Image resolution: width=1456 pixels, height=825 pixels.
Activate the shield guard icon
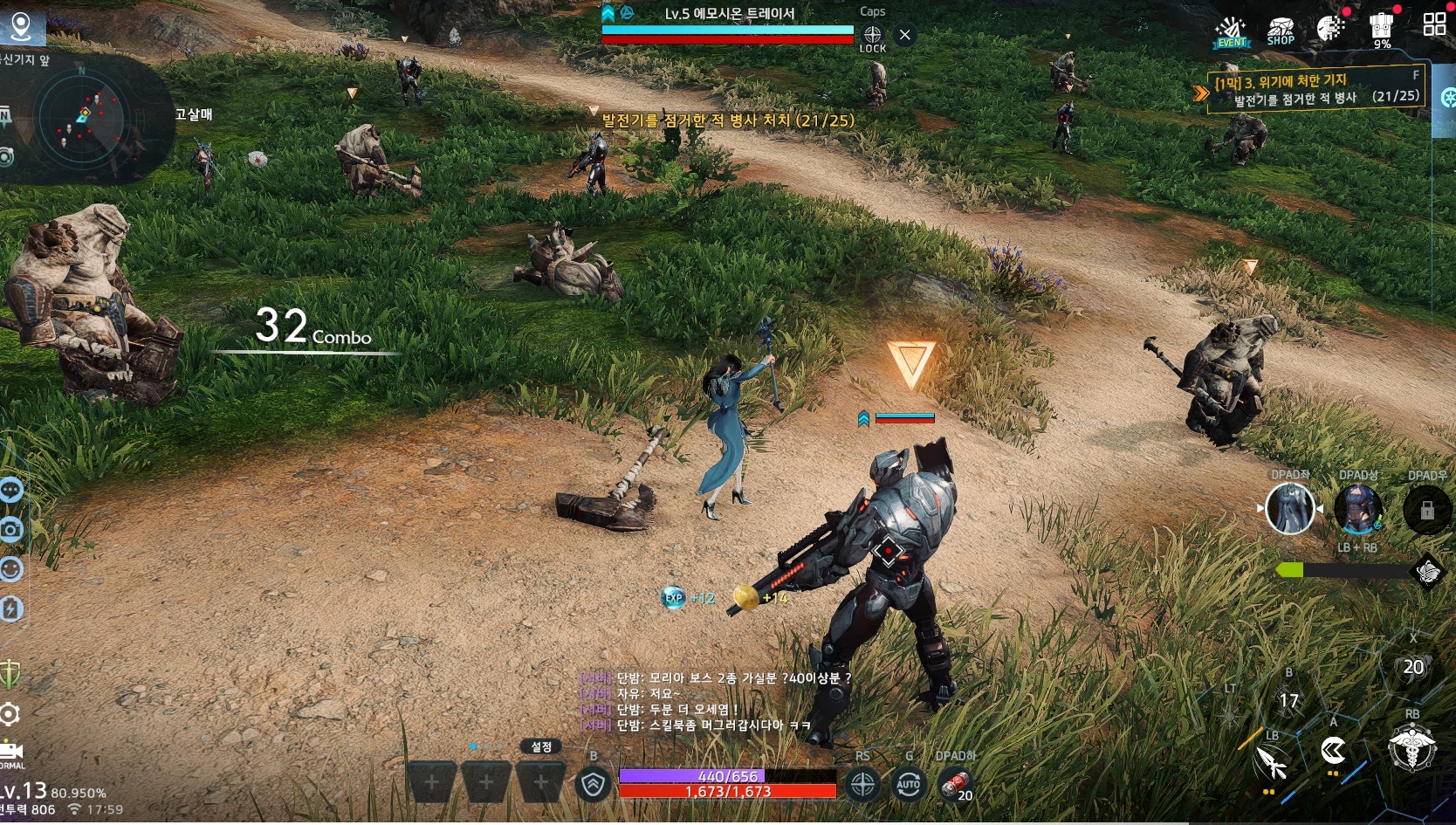click(x=594, y=785)
